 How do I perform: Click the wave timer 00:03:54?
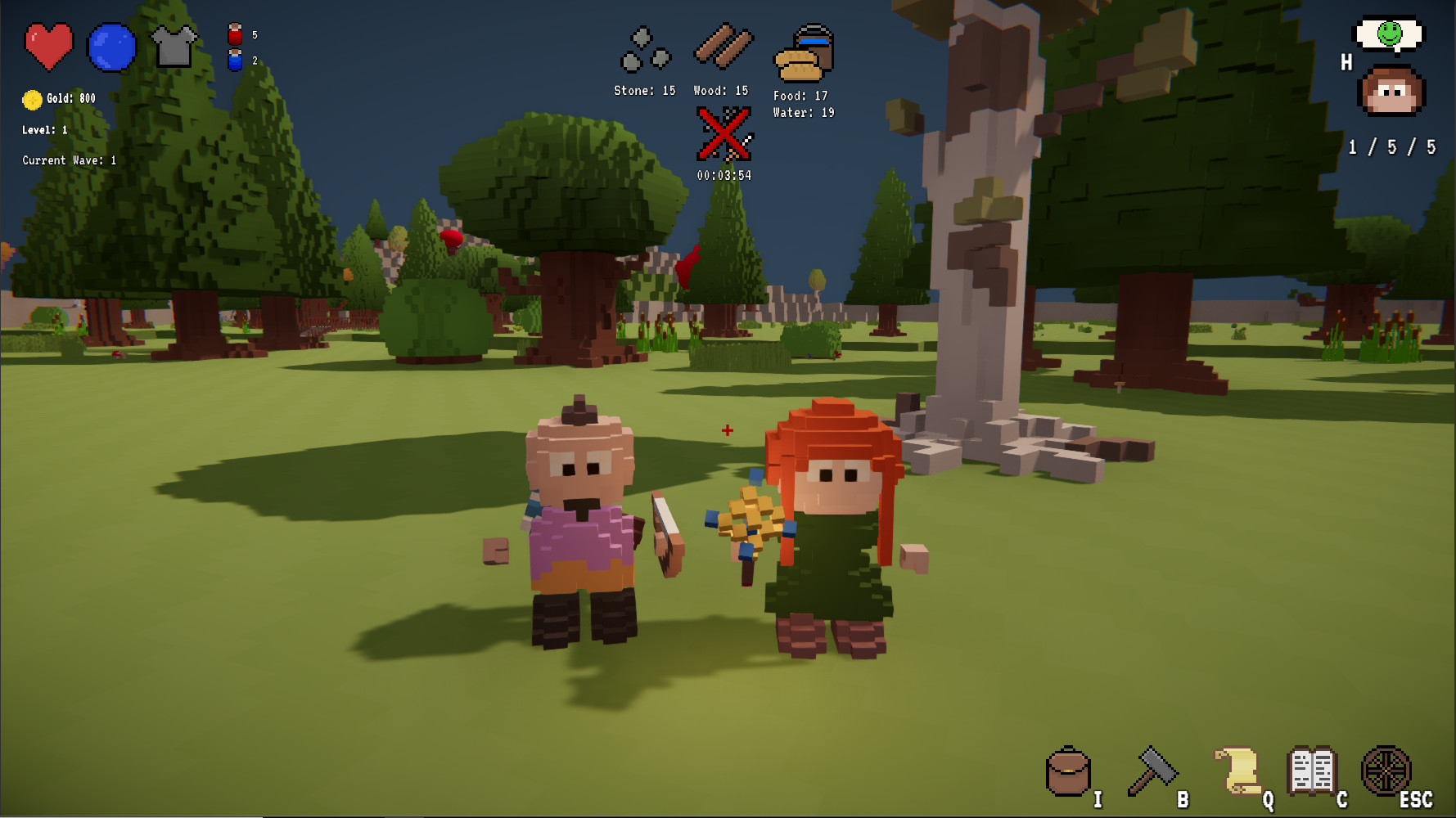(723, 174)
